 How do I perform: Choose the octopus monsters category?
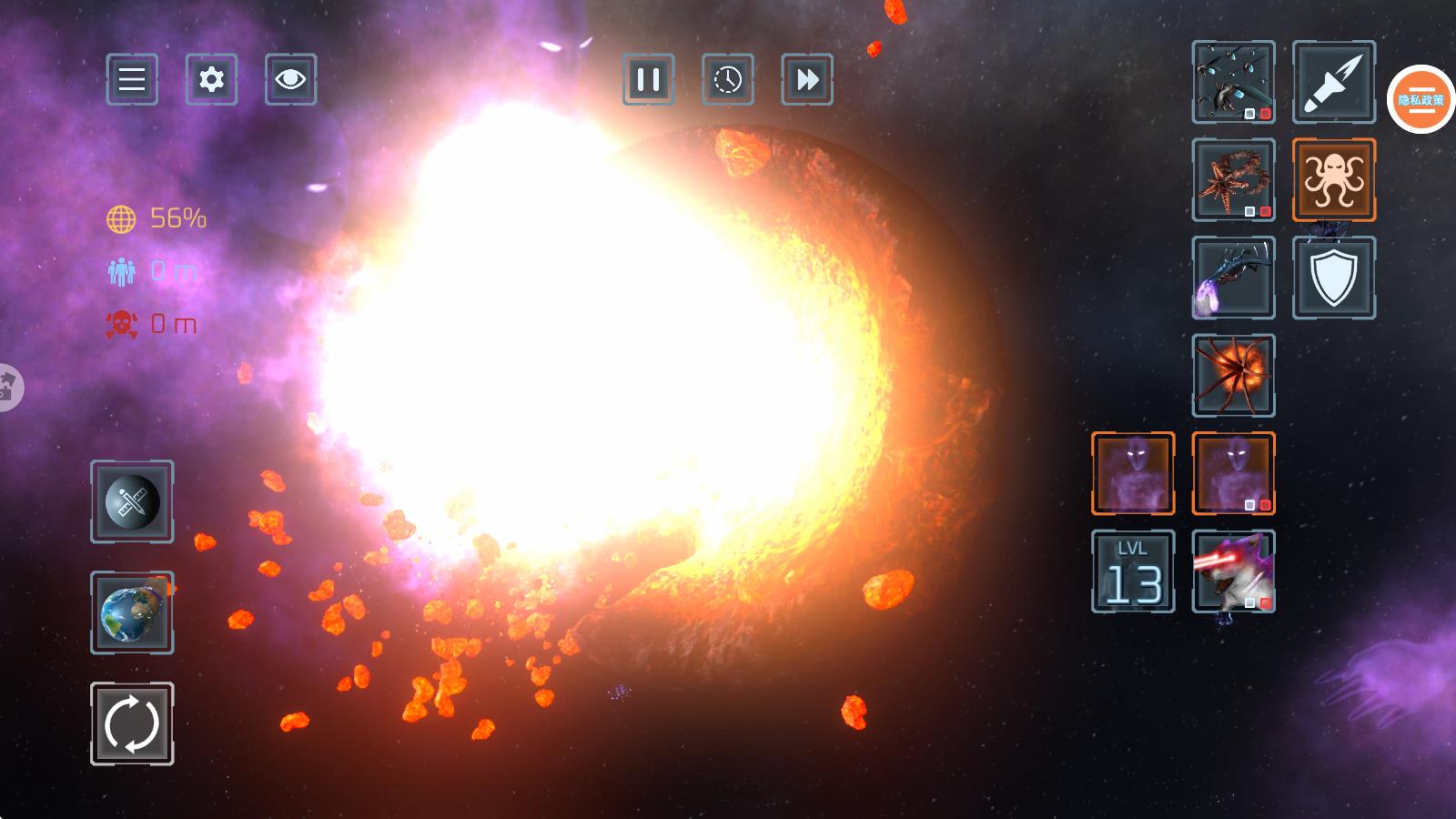(x=1333, y=179)
